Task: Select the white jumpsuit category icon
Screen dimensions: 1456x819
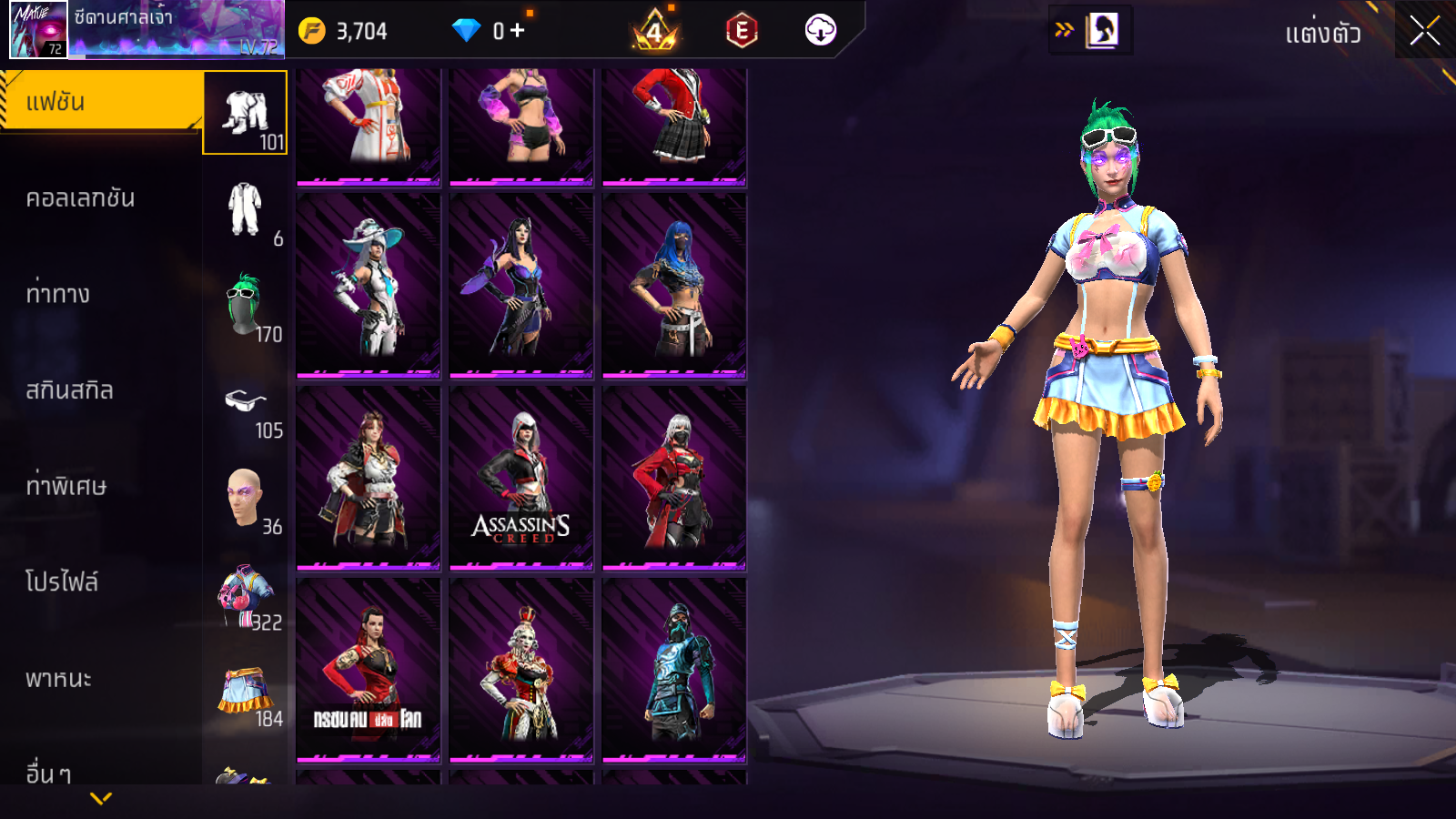Action: coord(245,209)
